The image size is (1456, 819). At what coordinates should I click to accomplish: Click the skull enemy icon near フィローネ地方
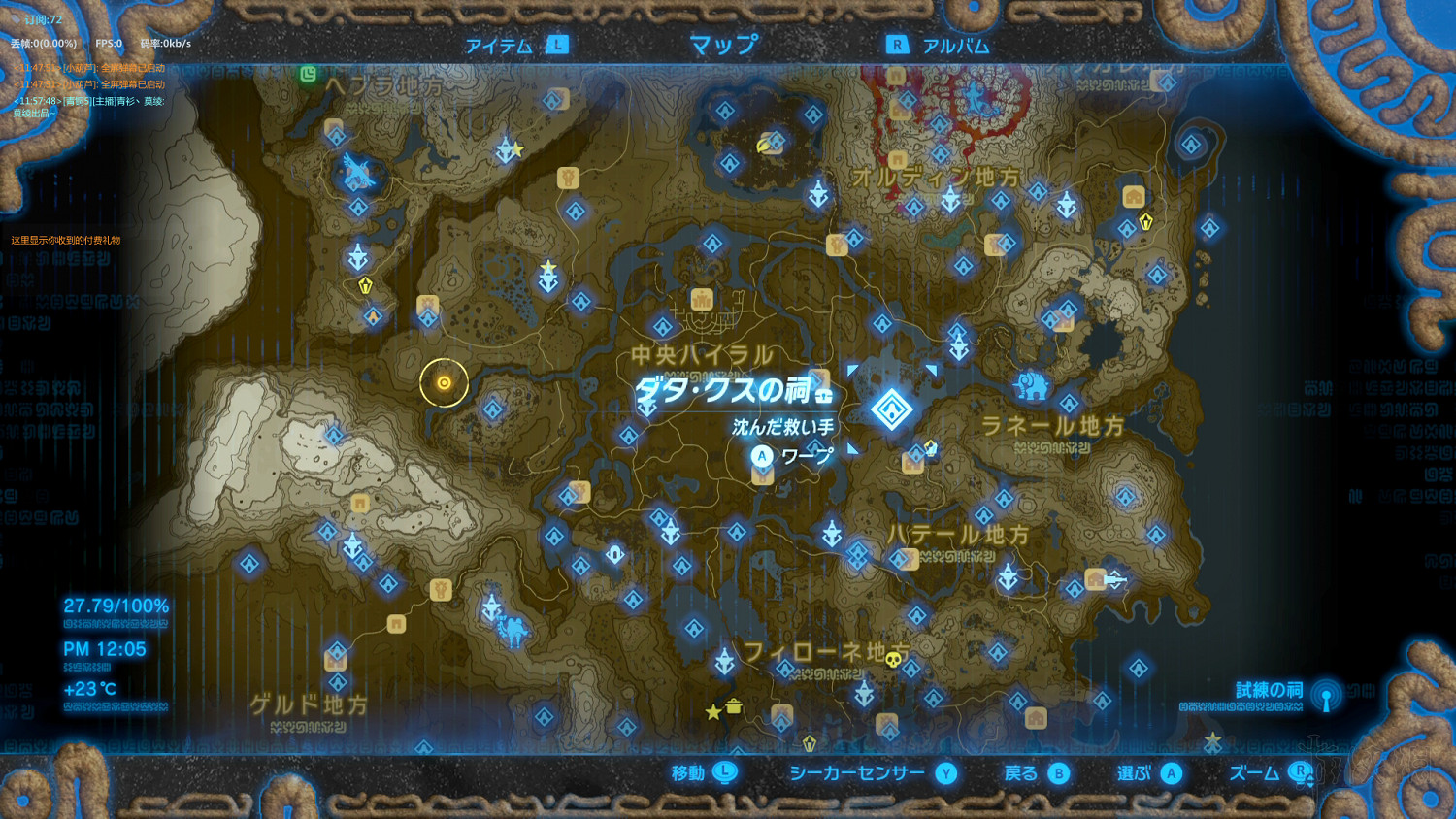click(x=894, y=659)
